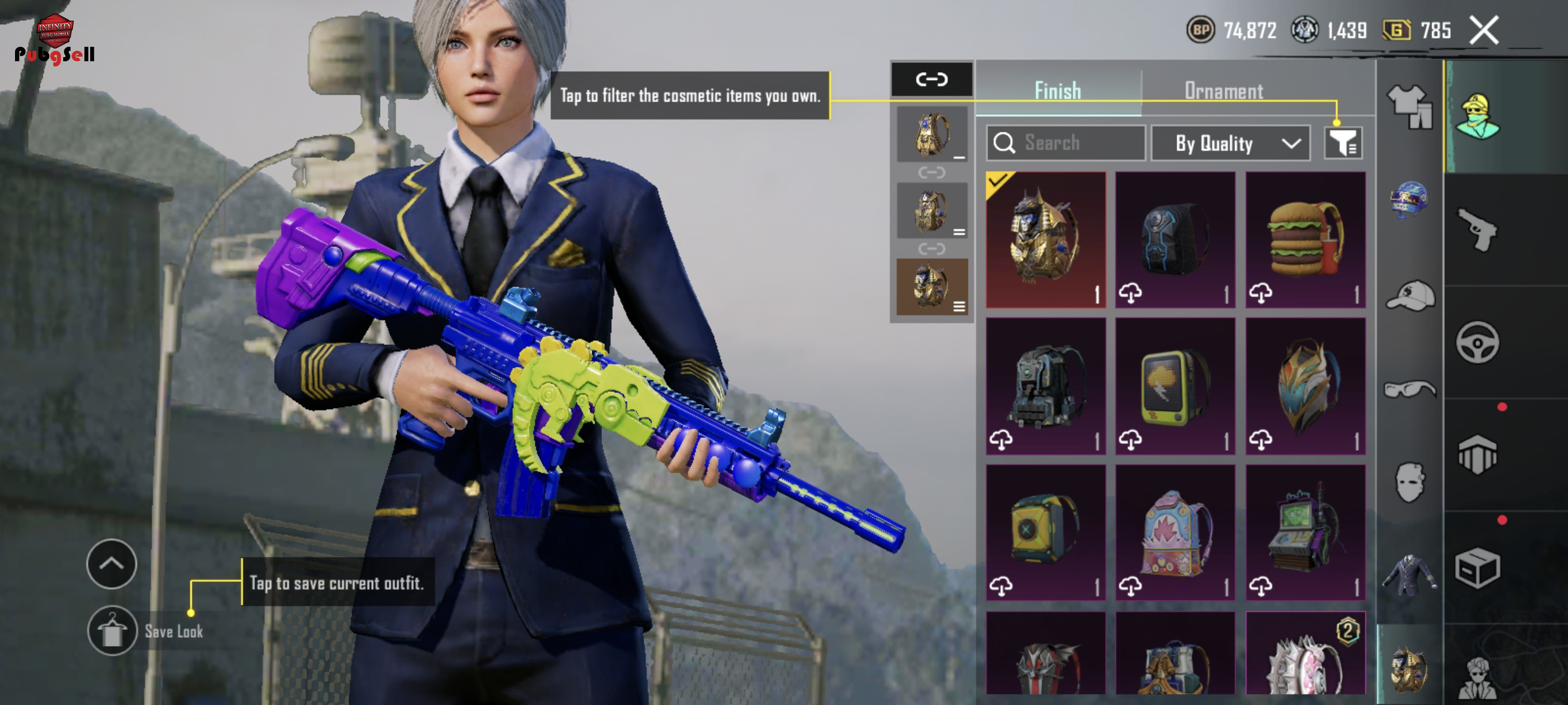Open the clothing outfit category

pos(1410,107)
